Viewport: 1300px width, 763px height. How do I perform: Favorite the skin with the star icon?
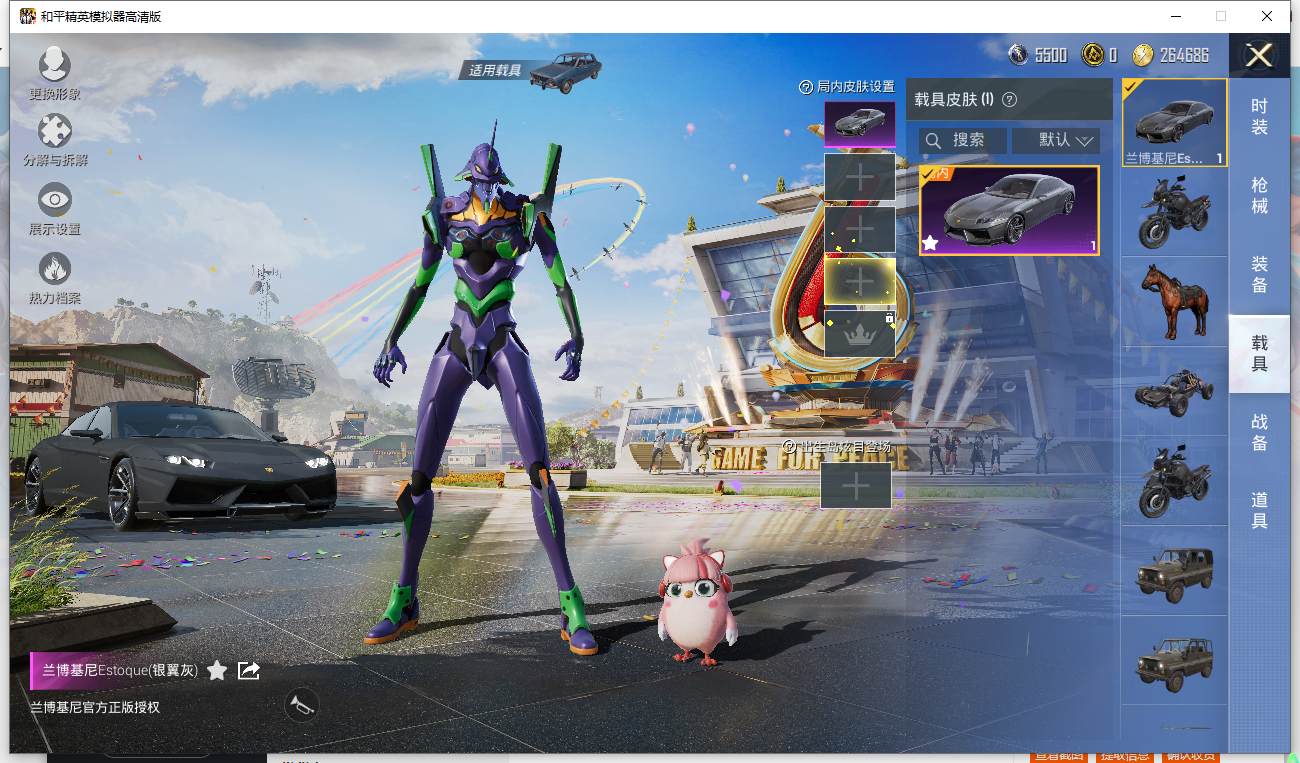coord(217,671)
